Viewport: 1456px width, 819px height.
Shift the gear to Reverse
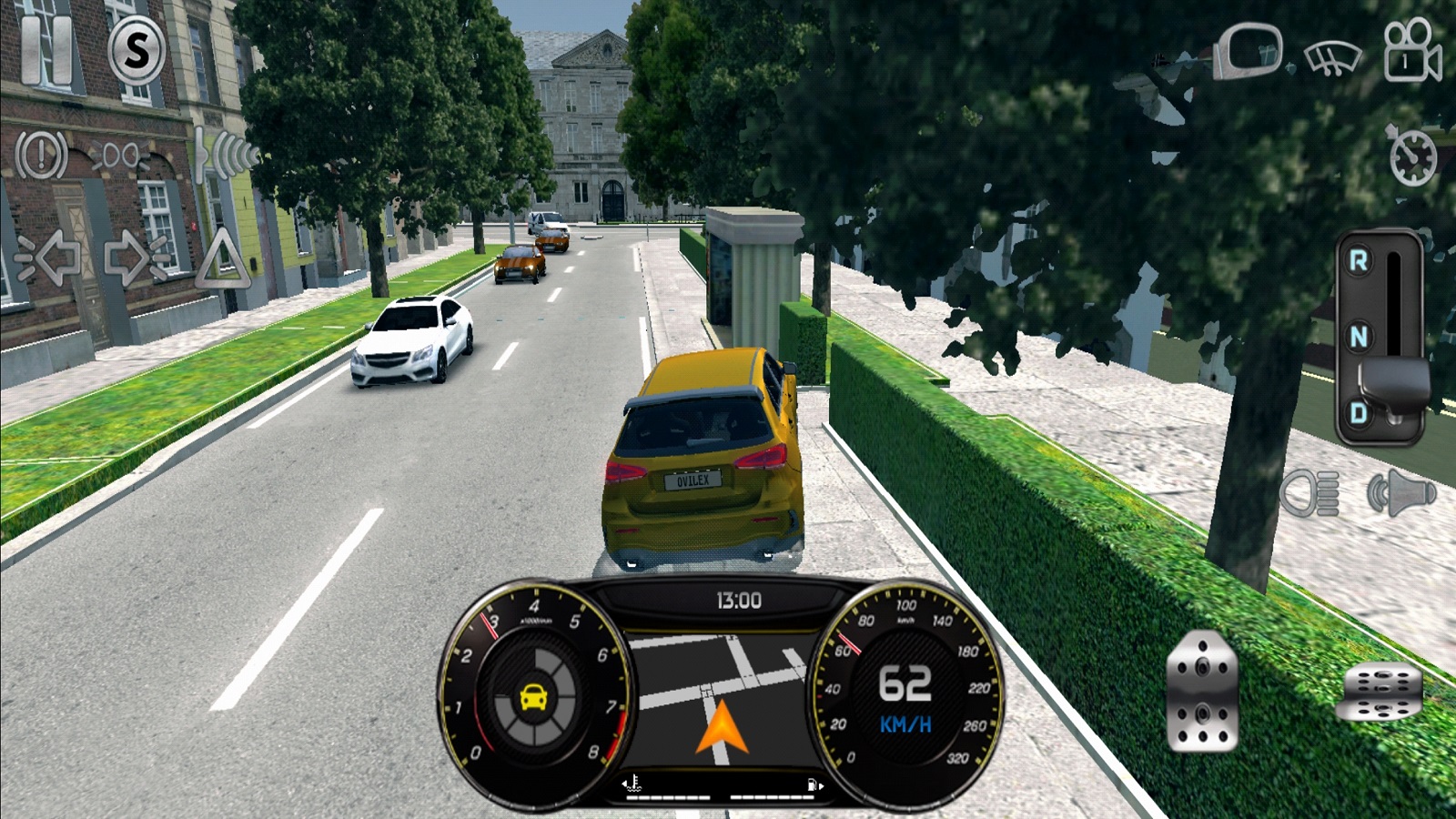tap(1359, 262)
